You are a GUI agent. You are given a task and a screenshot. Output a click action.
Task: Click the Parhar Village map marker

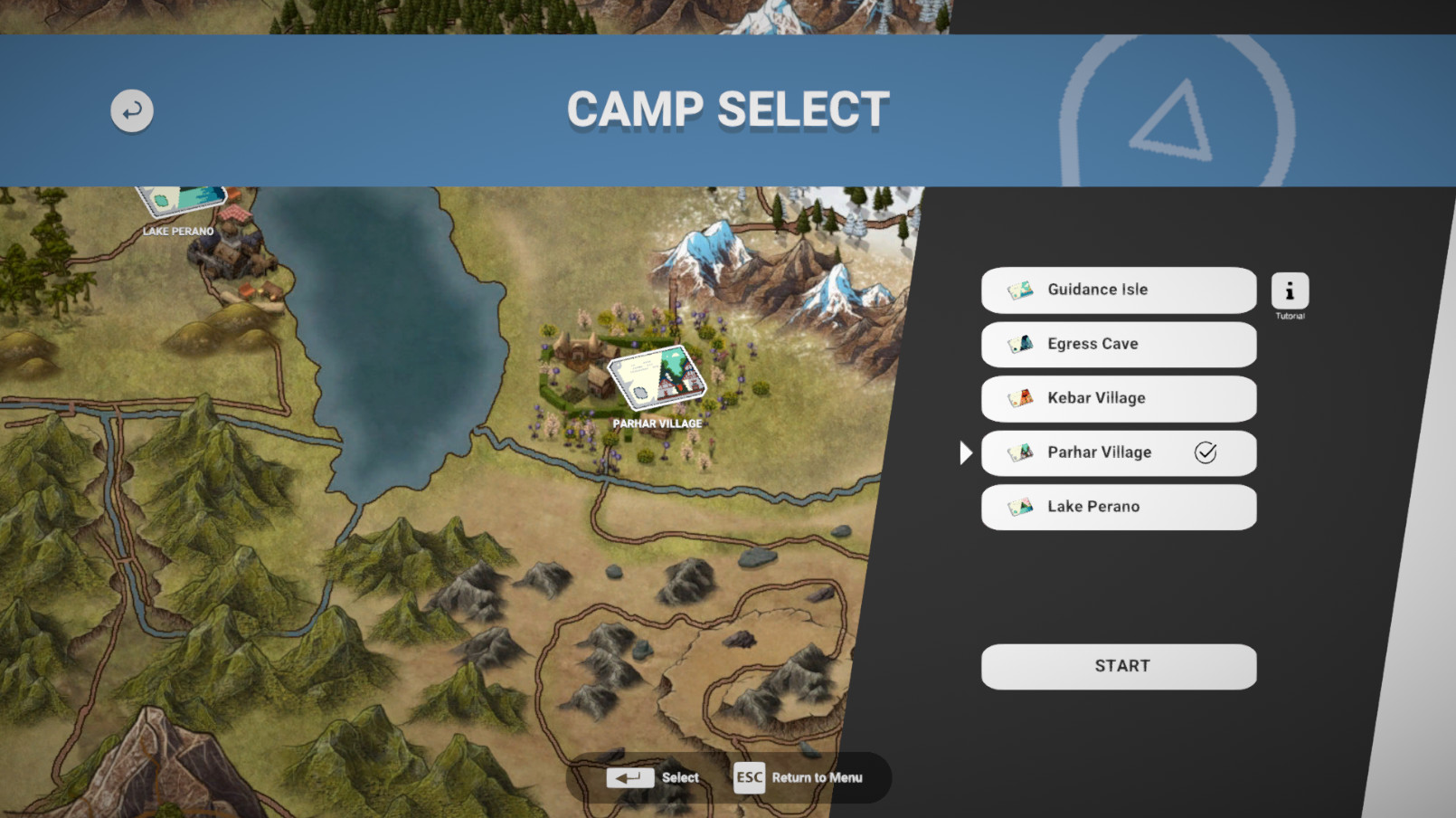tap(657, 376)
